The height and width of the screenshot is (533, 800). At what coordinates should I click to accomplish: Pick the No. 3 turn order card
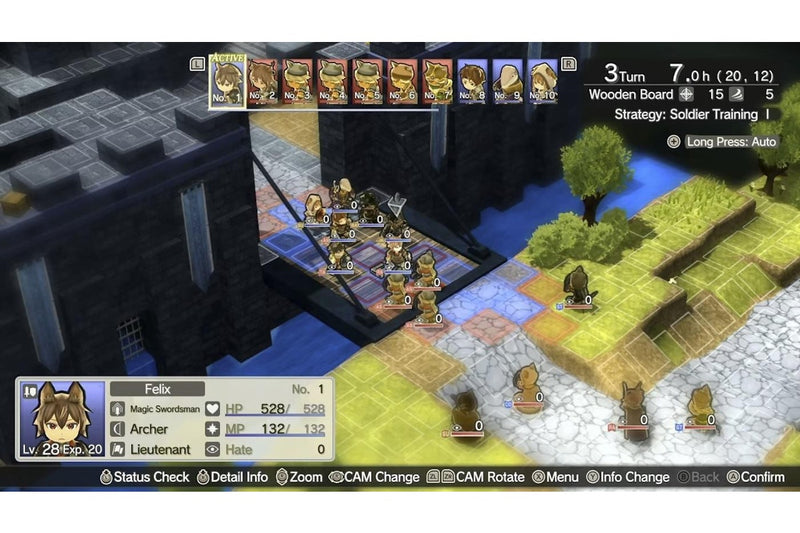(298, 82)
